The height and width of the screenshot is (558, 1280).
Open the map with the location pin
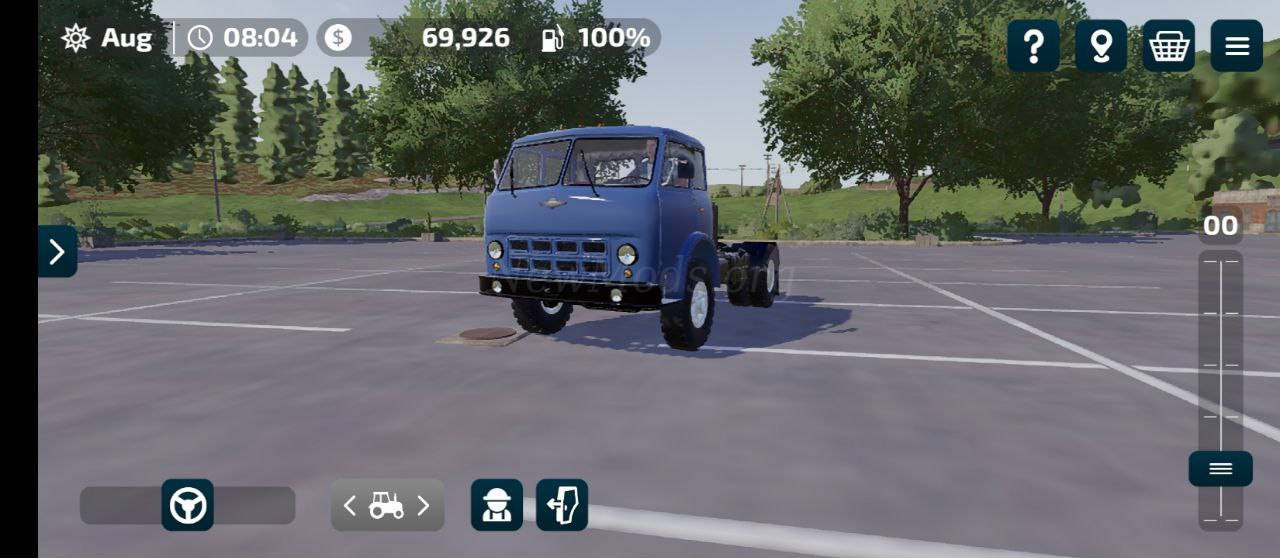click(x=1101, y=46)
